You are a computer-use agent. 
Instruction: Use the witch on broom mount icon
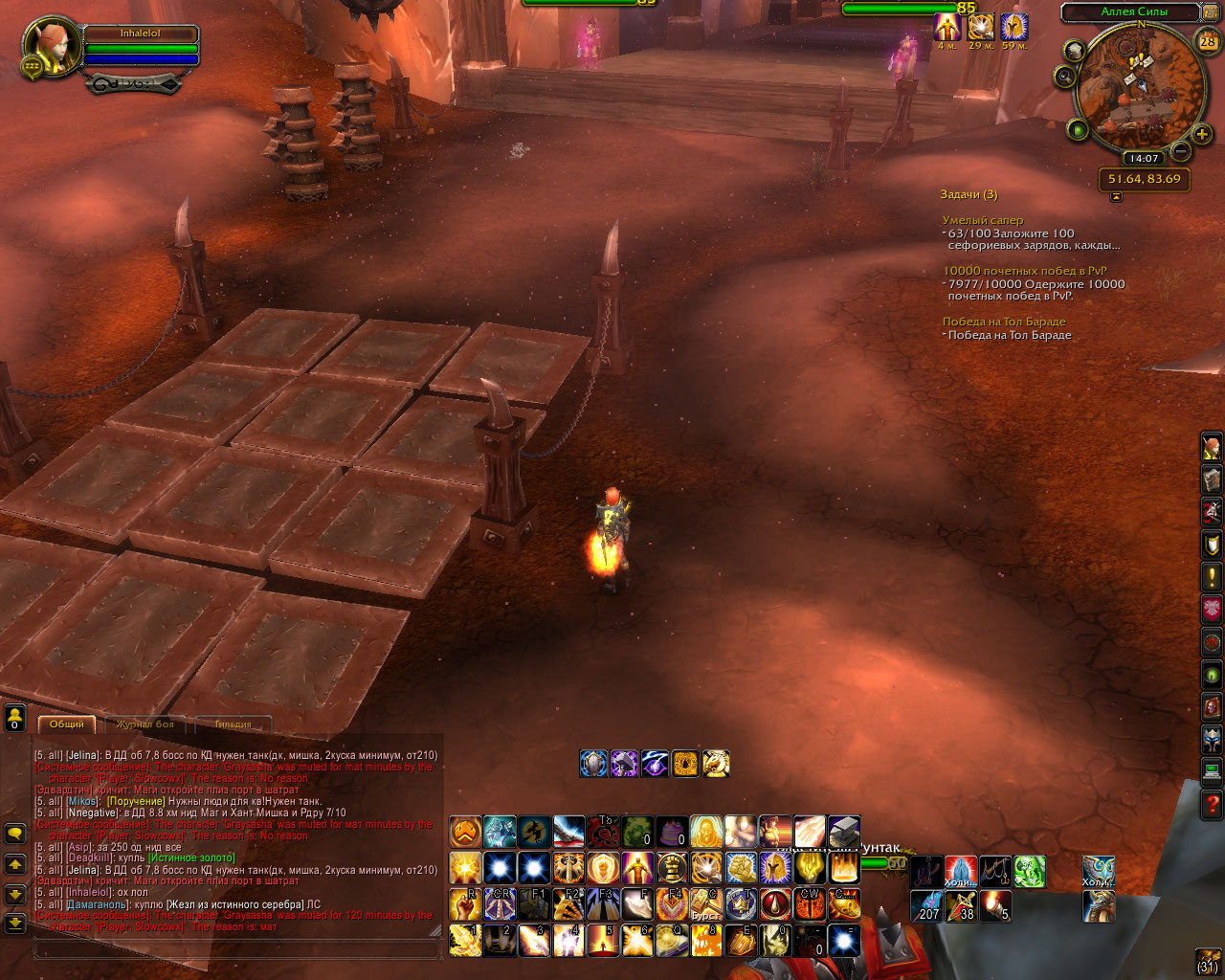click(x=534, y=833)
